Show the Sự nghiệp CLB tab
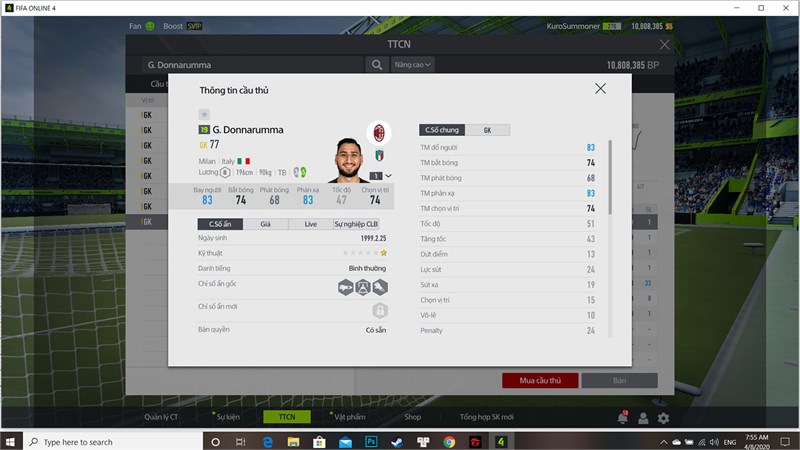This screenshot has width=800, height=450. [358, 224]
